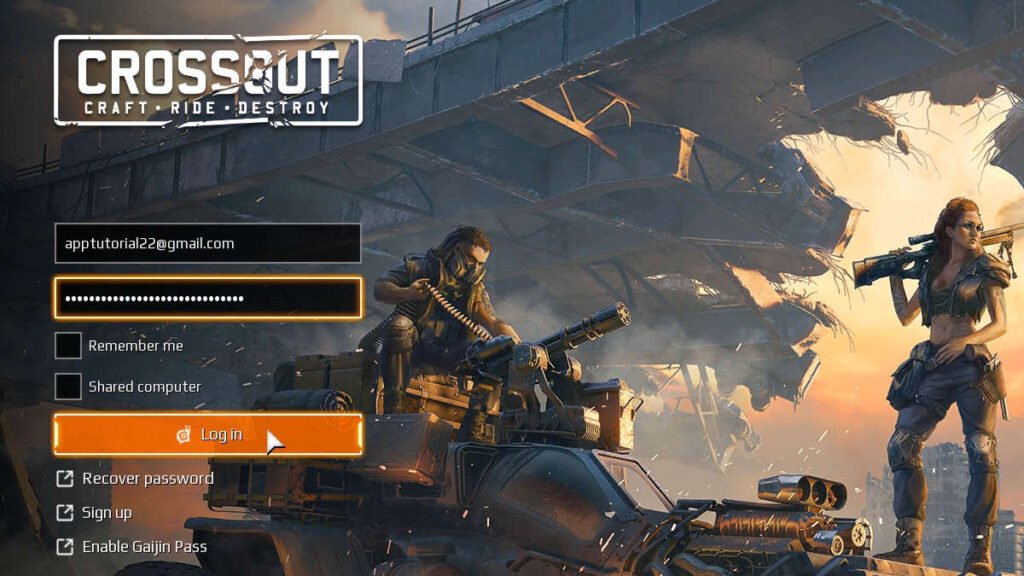Click the email address input field
This screenshot has width=1024, height=576.
207,243
